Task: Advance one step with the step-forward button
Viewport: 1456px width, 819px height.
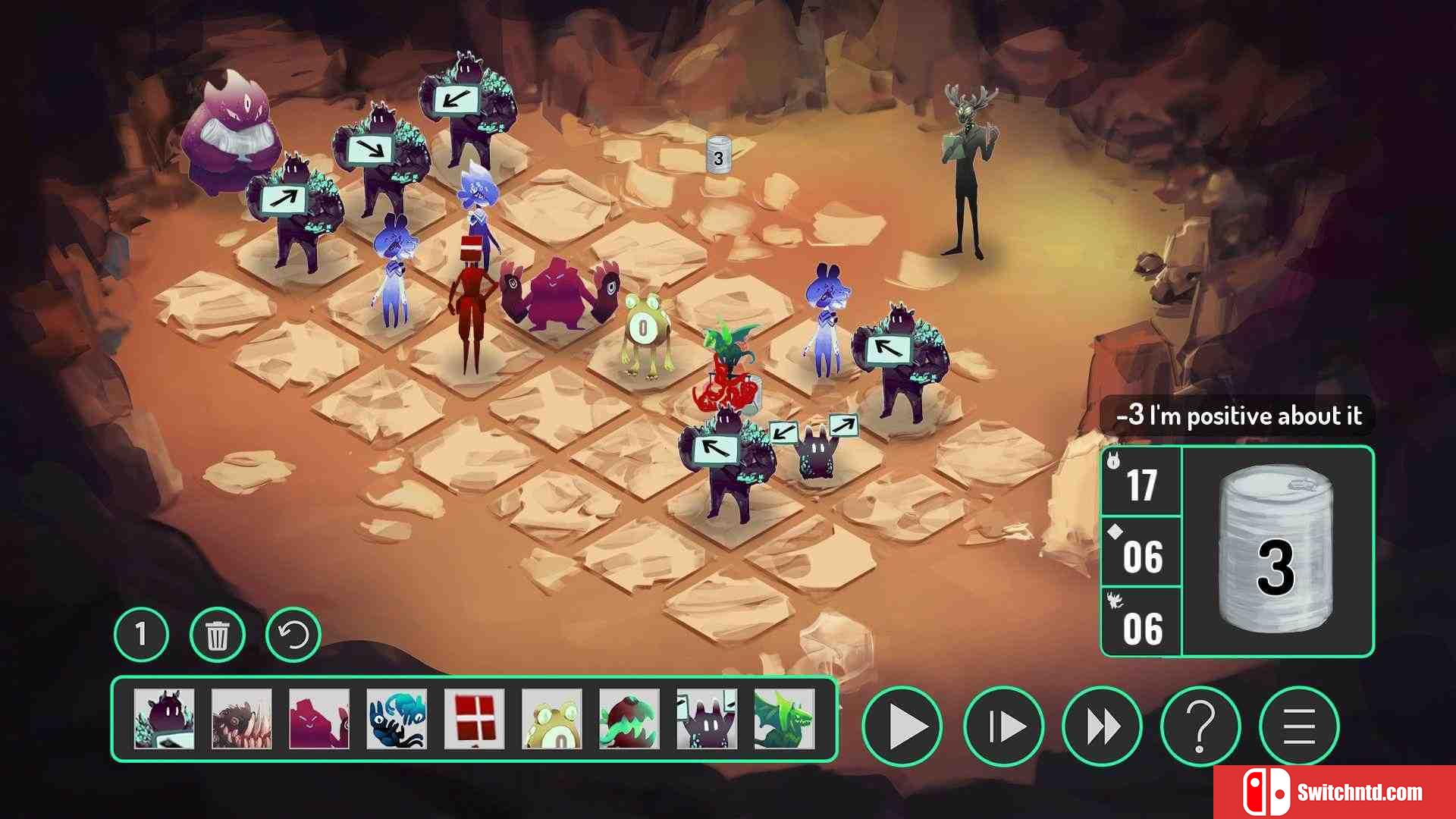Action: tap(1004, 726)
